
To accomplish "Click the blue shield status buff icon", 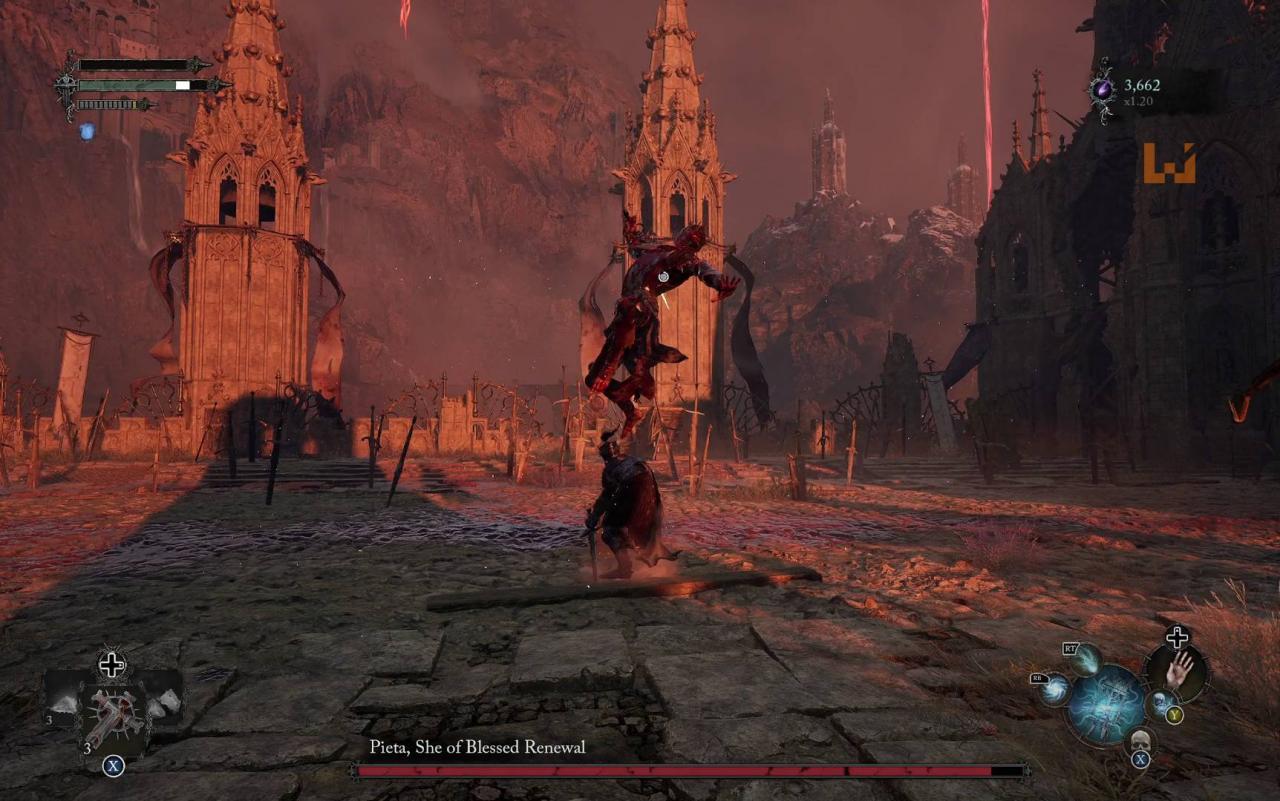I will 87,131.
